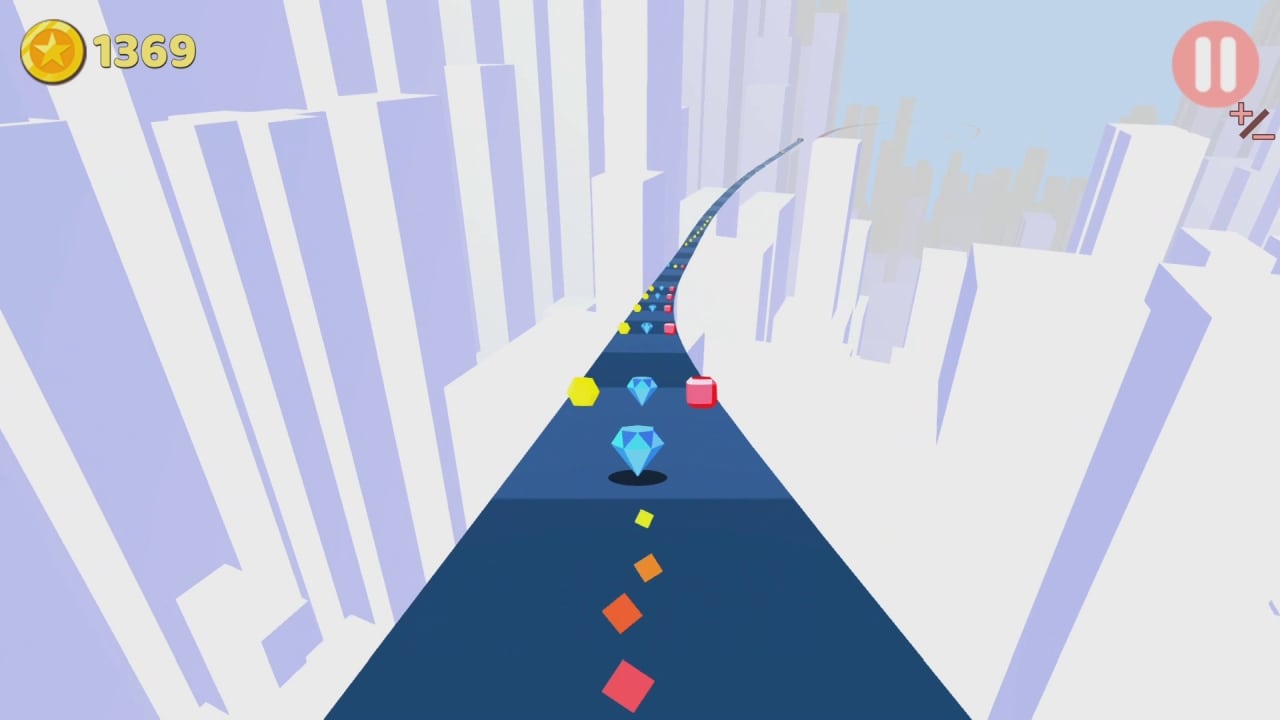Tap the pause button
Viewport: 1280px width, 720px height.
(x=1214, y=63)
